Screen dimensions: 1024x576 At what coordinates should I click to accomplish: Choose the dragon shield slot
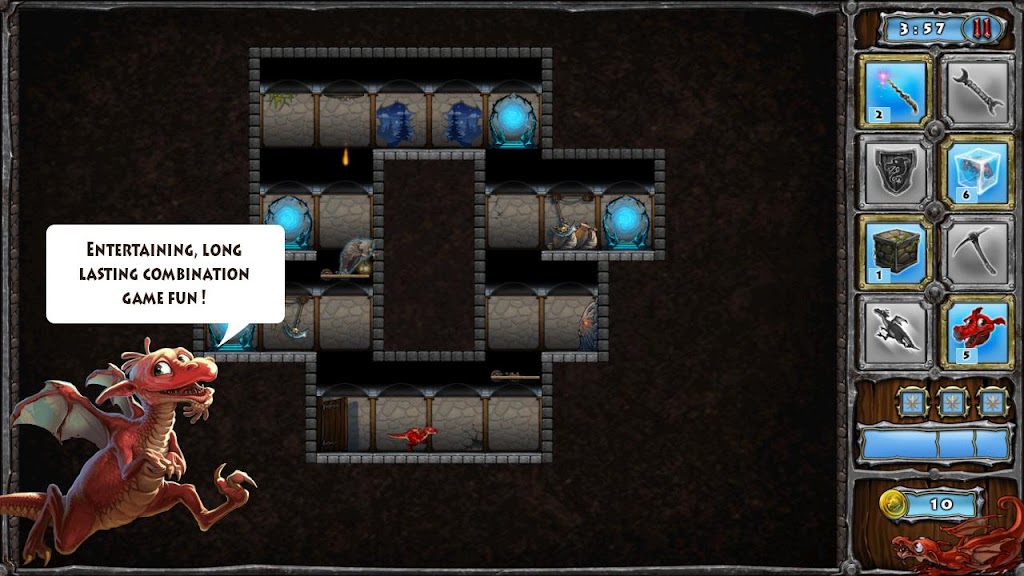(x=895, y=170)
